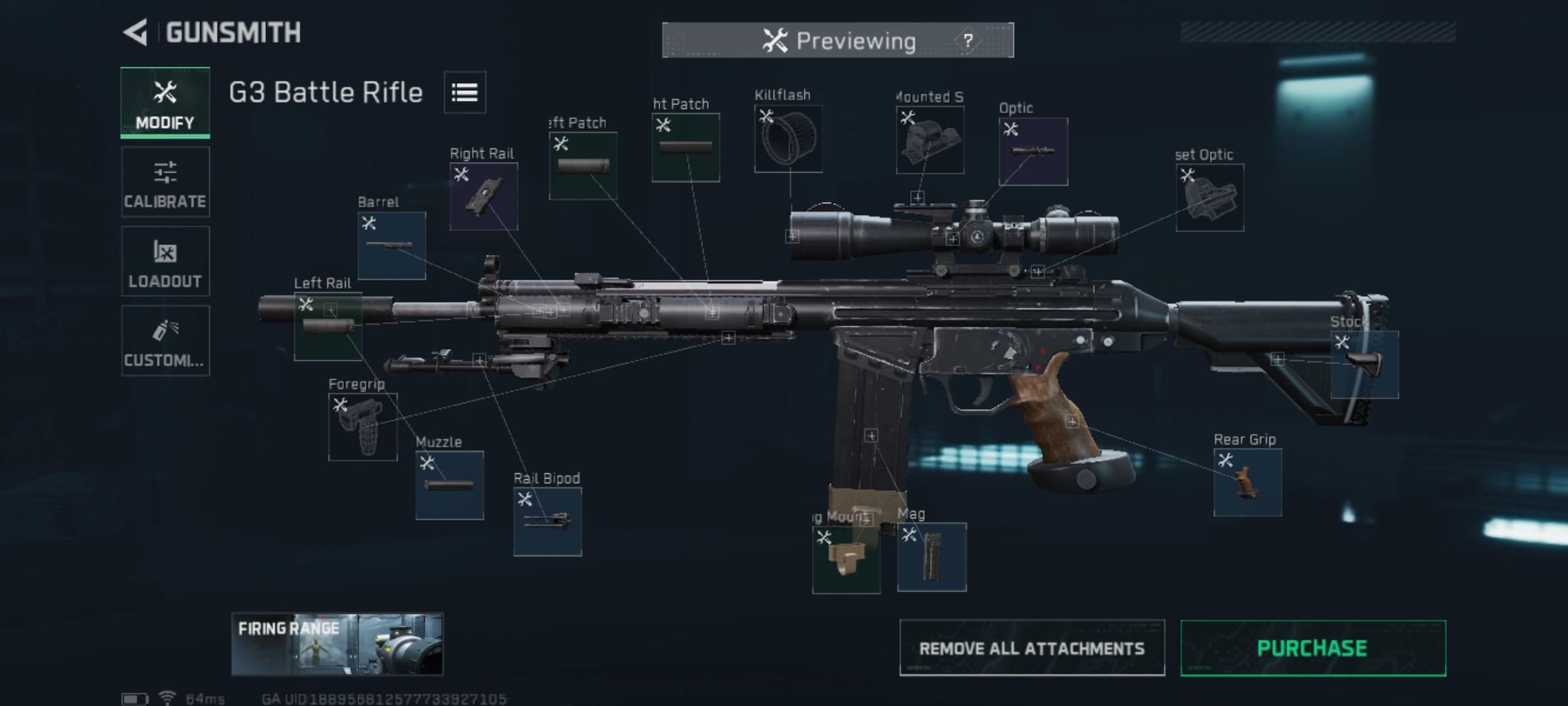Viewport: 1568px width, 706px height.
Task: Choose the Rail Bipod attachment slot
Action: 547,522
